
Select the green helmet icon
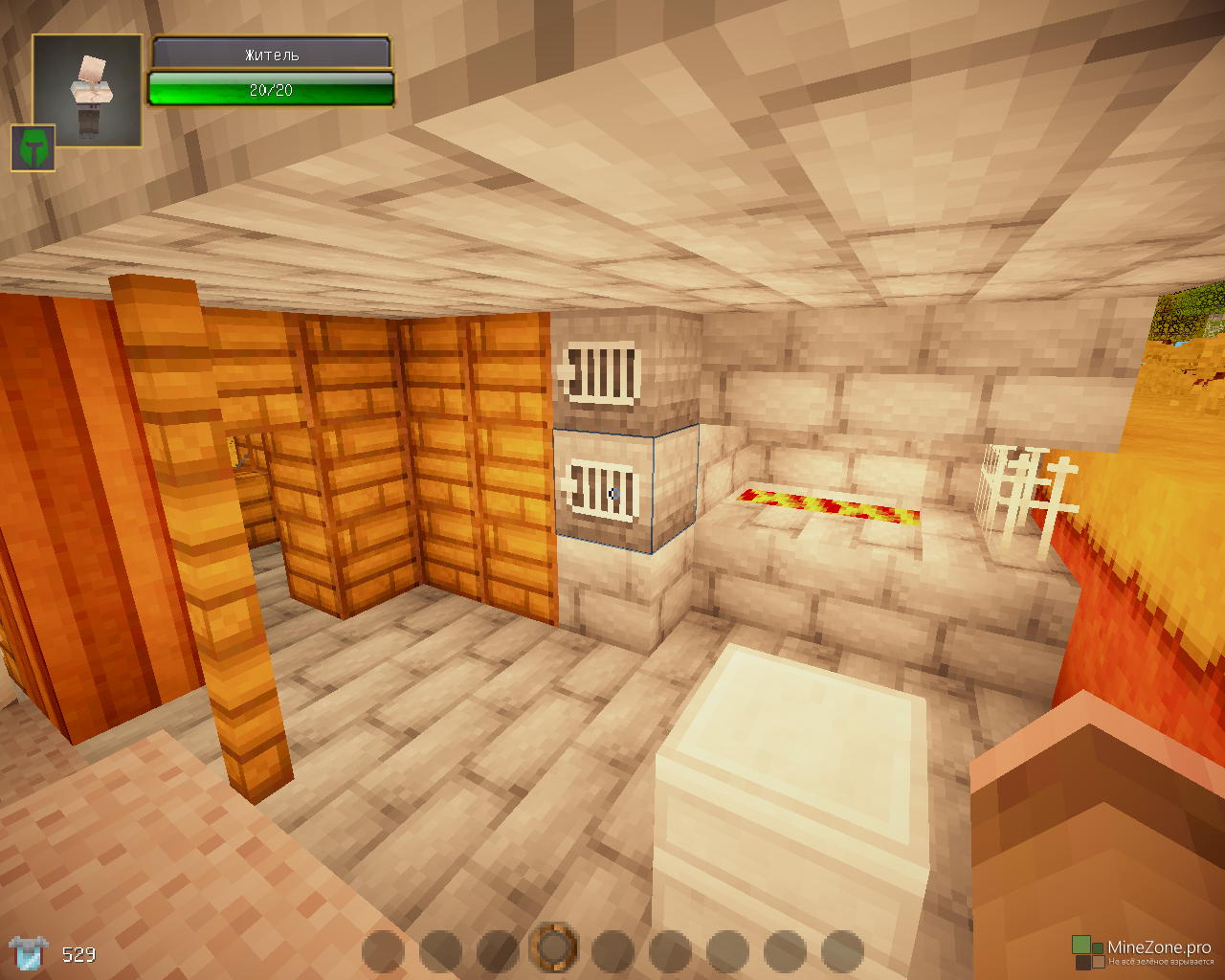tap(33, 148)
